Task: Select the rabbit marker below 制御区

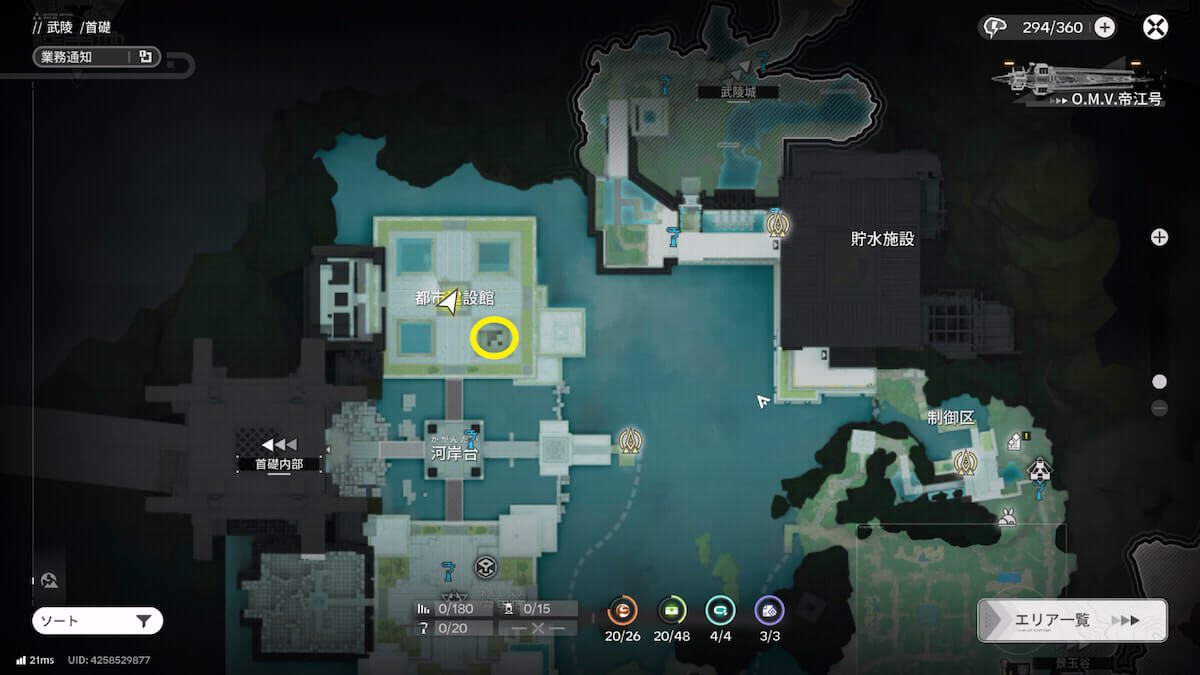Action: pos(1006,517)
